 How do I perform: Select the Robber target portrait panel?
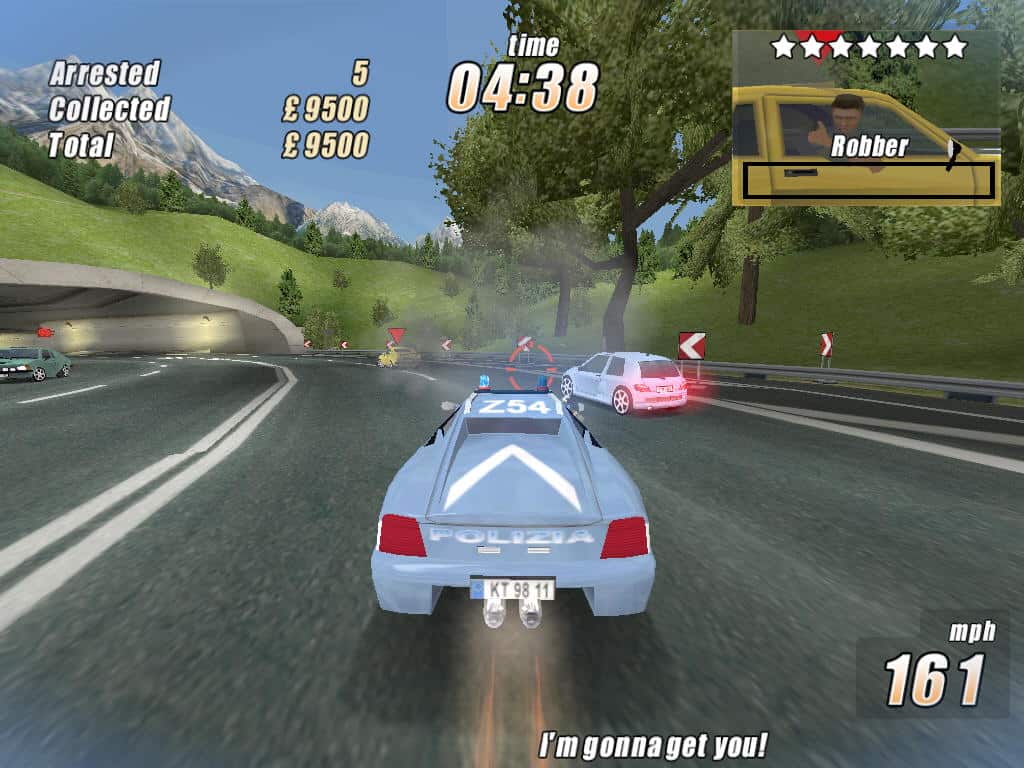pyautogui.click(x=866, y=120)
